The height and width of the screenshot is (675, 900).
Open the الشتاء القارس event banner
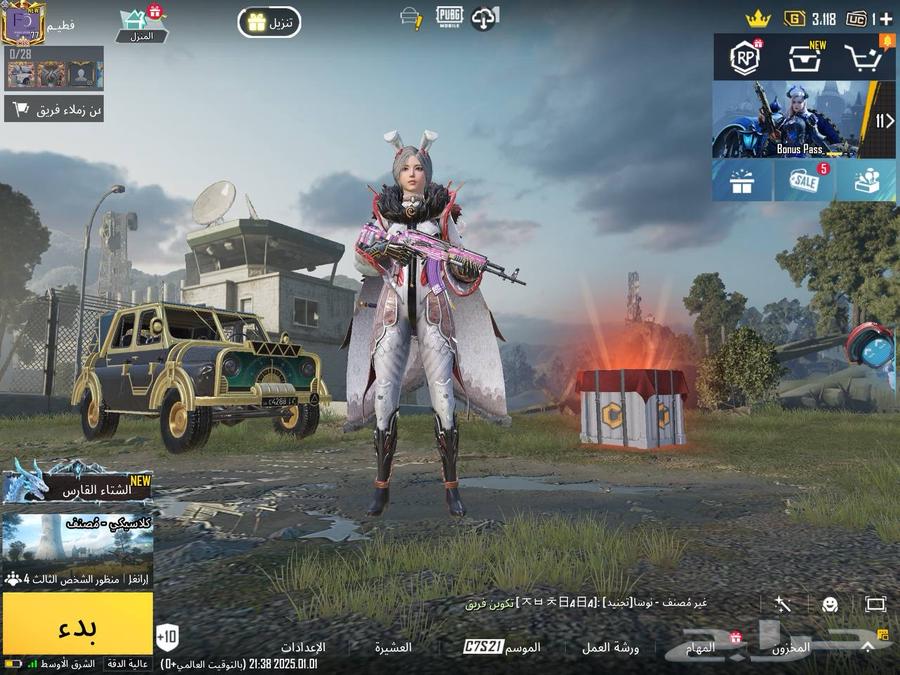pyautogui.click(x=77, y=486)
